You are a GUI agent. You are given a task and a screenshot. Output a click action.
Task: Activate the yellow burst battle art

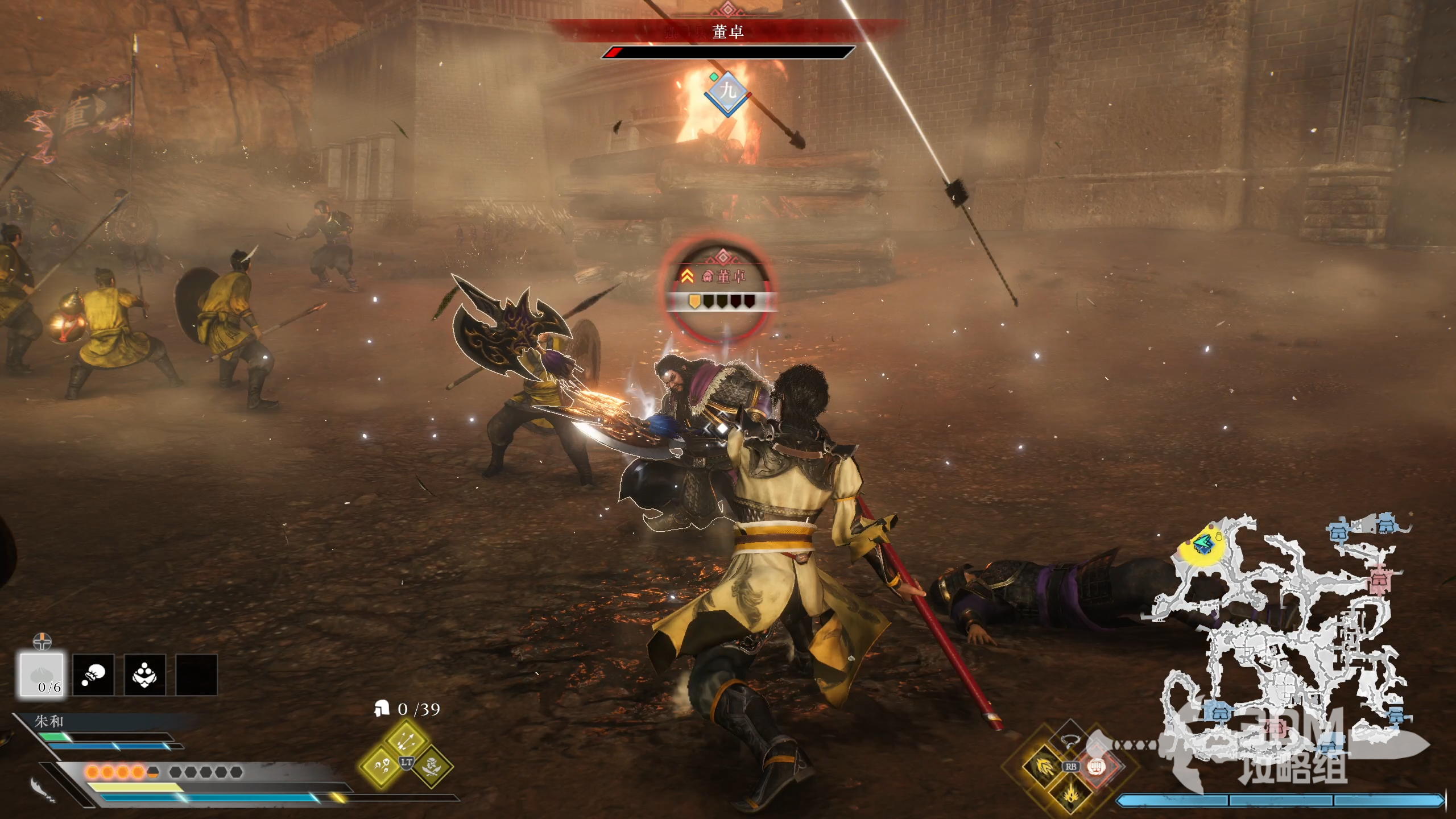click(1070, 792)
